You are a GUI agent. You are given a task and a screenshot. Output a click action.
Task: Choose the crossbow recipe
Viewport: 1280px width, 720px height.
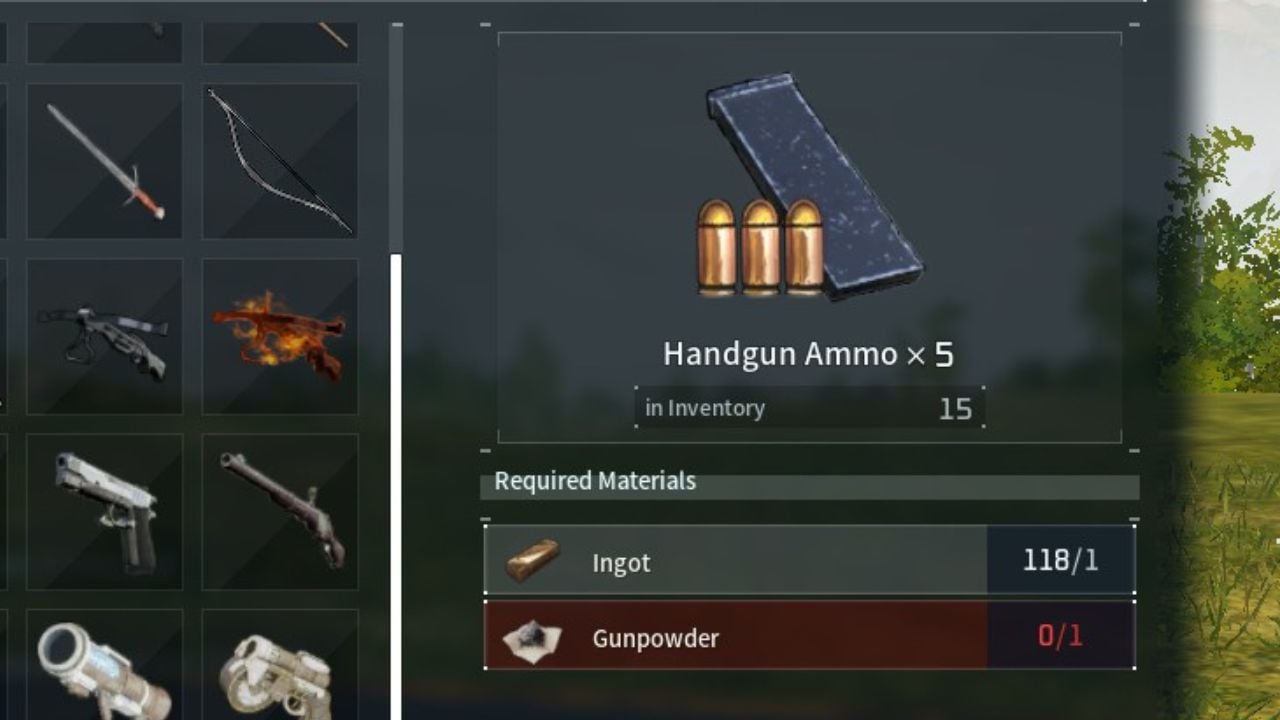pyautogui.click(x=104, y=337)
